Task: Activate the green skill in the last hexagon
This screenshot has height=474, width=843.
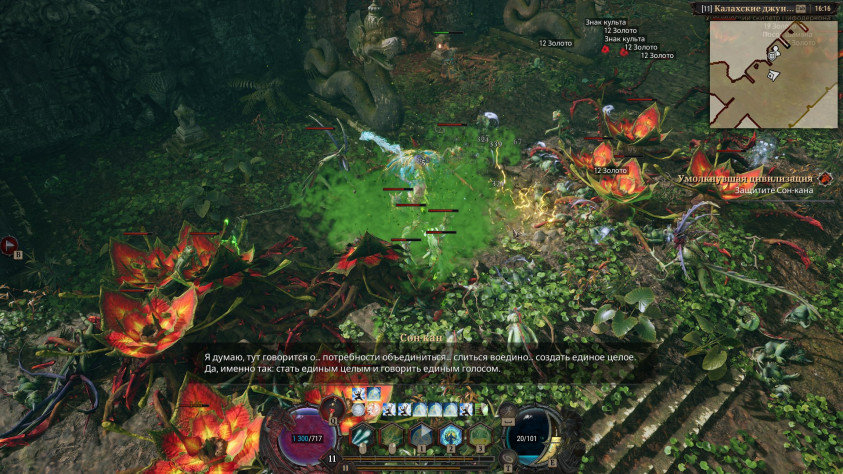Action: point(480,434)
